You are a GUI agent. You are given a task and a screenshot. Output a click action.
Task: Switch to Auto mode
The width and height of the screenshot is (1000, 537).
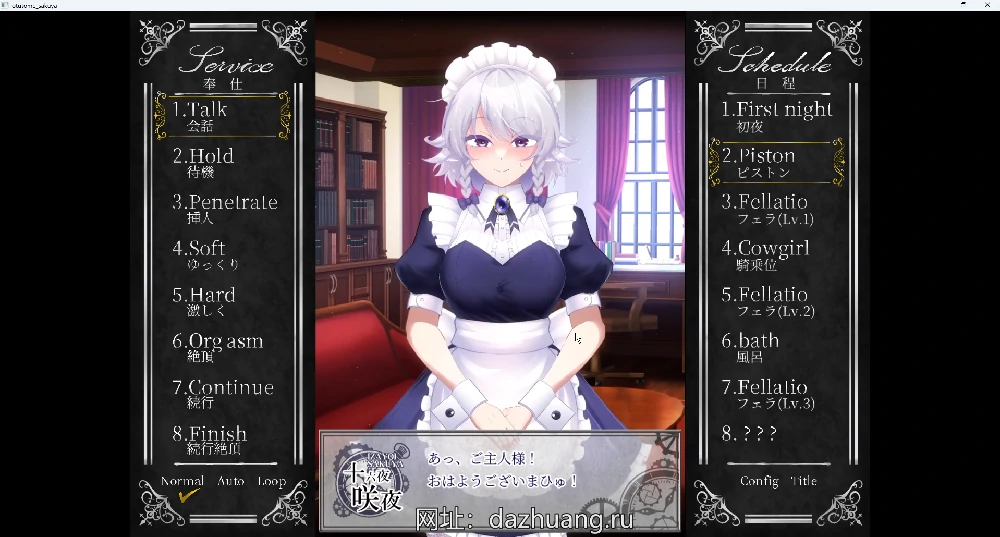(x=230, y=481)
